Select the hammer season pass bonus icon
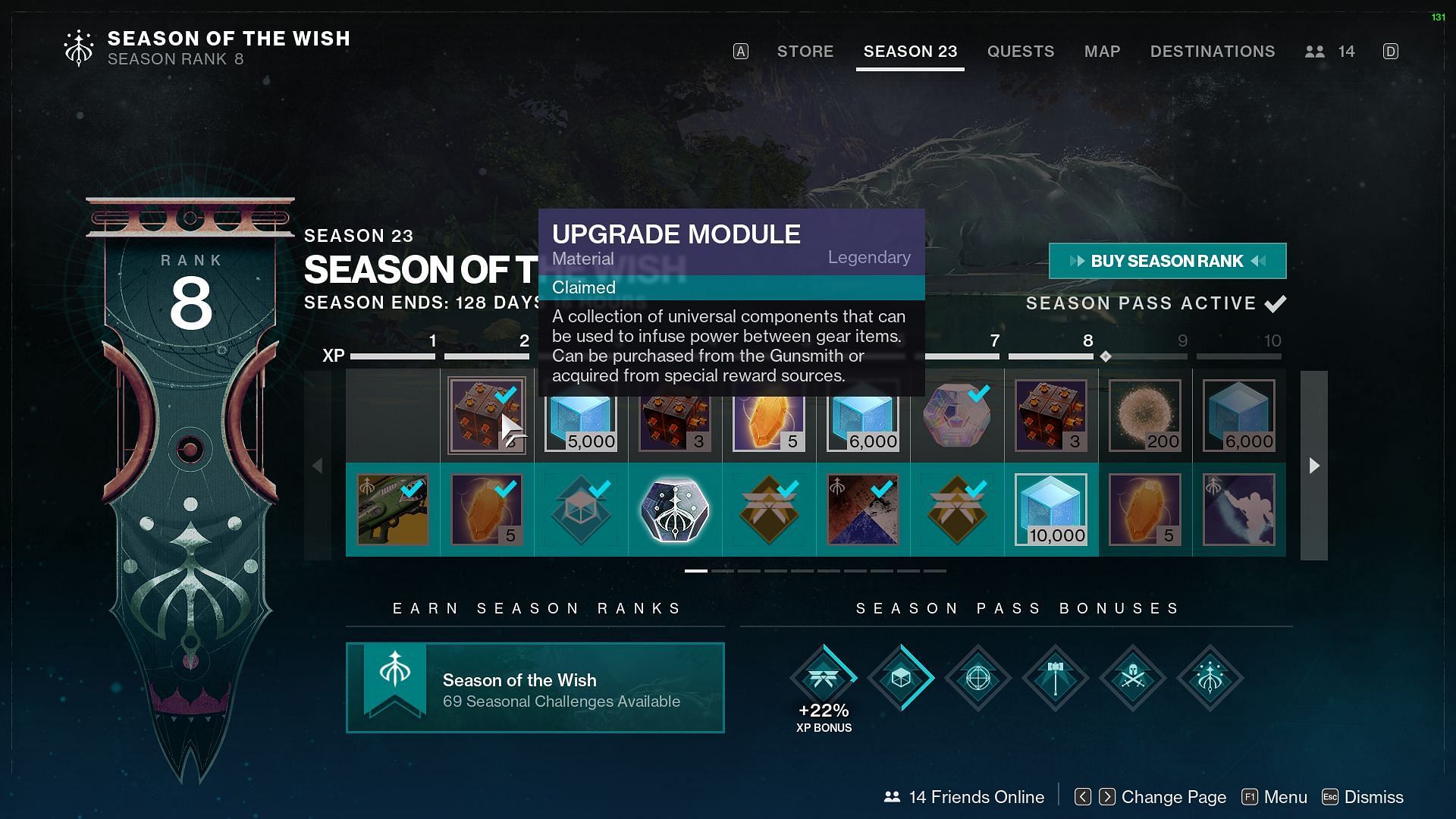 (1055, 678)
